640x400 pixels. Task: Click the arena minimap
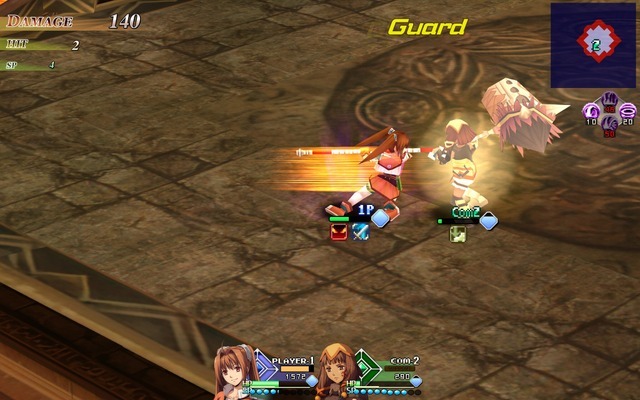596,43
